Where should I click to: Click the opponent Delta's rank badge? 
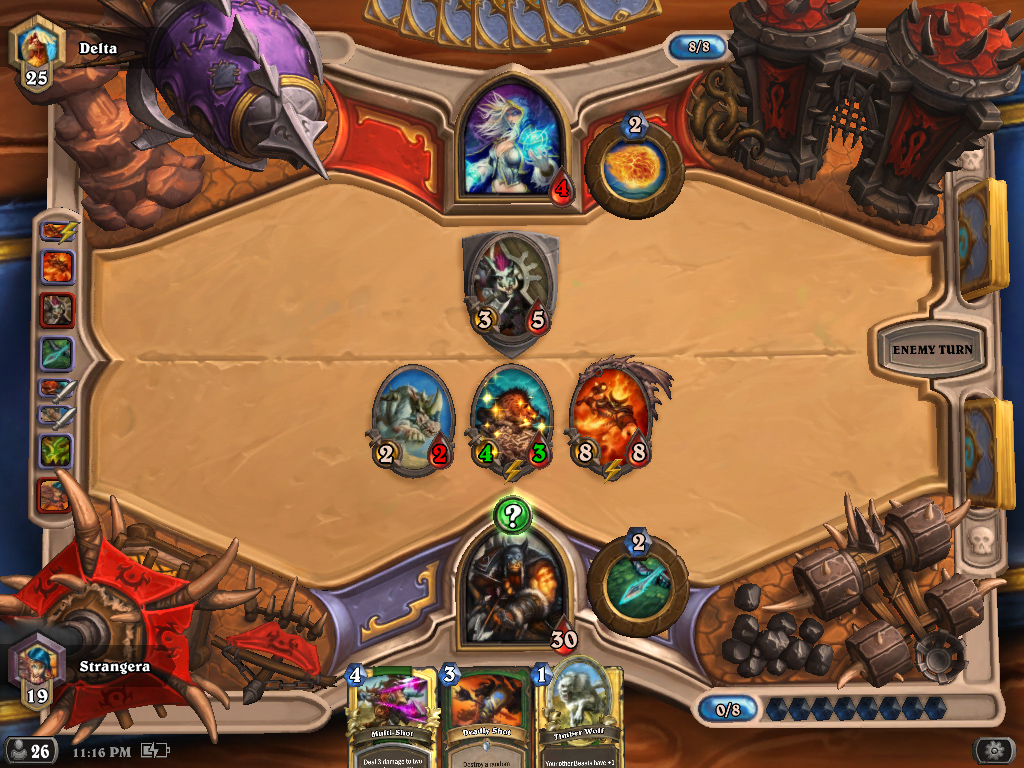[x=36, y=54]
